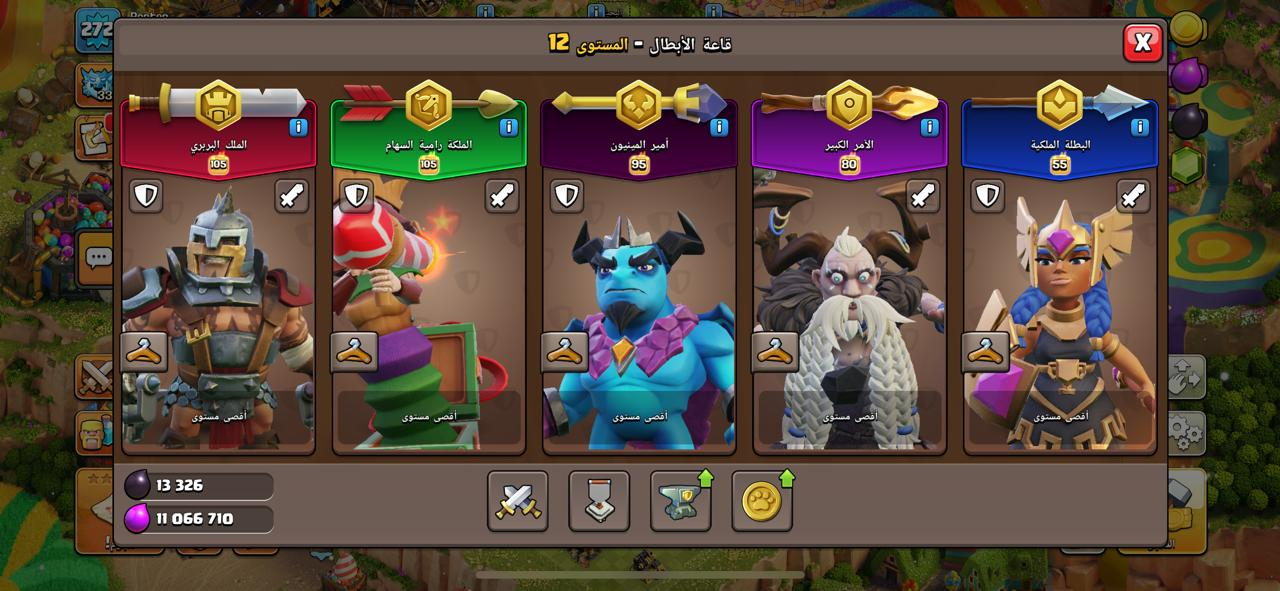This screenshot has height=591, width=1280.
Task: Open the blacksmith anvil equipment button
Action: tap(680, 501)
